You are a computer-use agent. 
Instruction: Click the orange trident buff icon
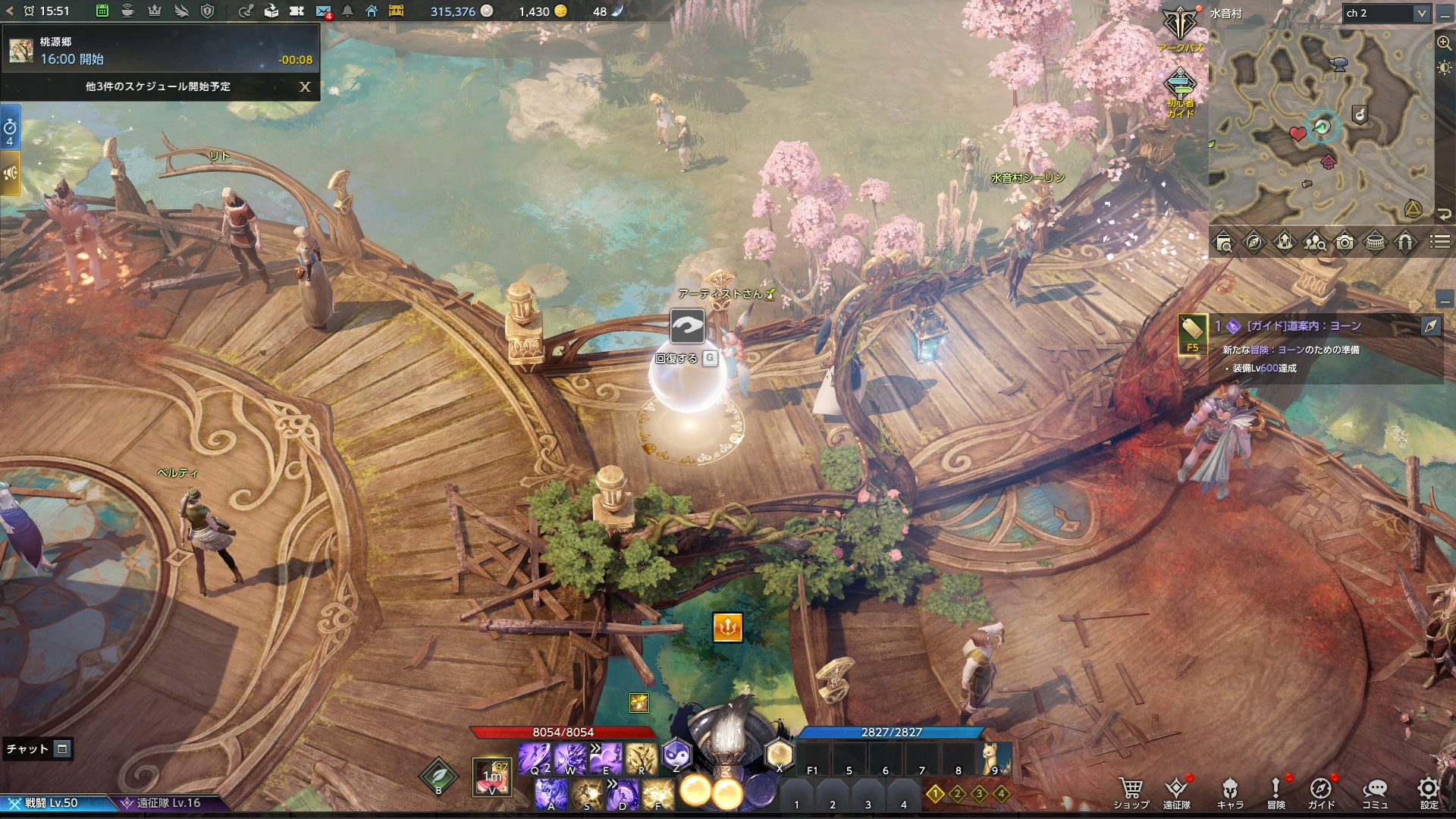click(727, 627)
